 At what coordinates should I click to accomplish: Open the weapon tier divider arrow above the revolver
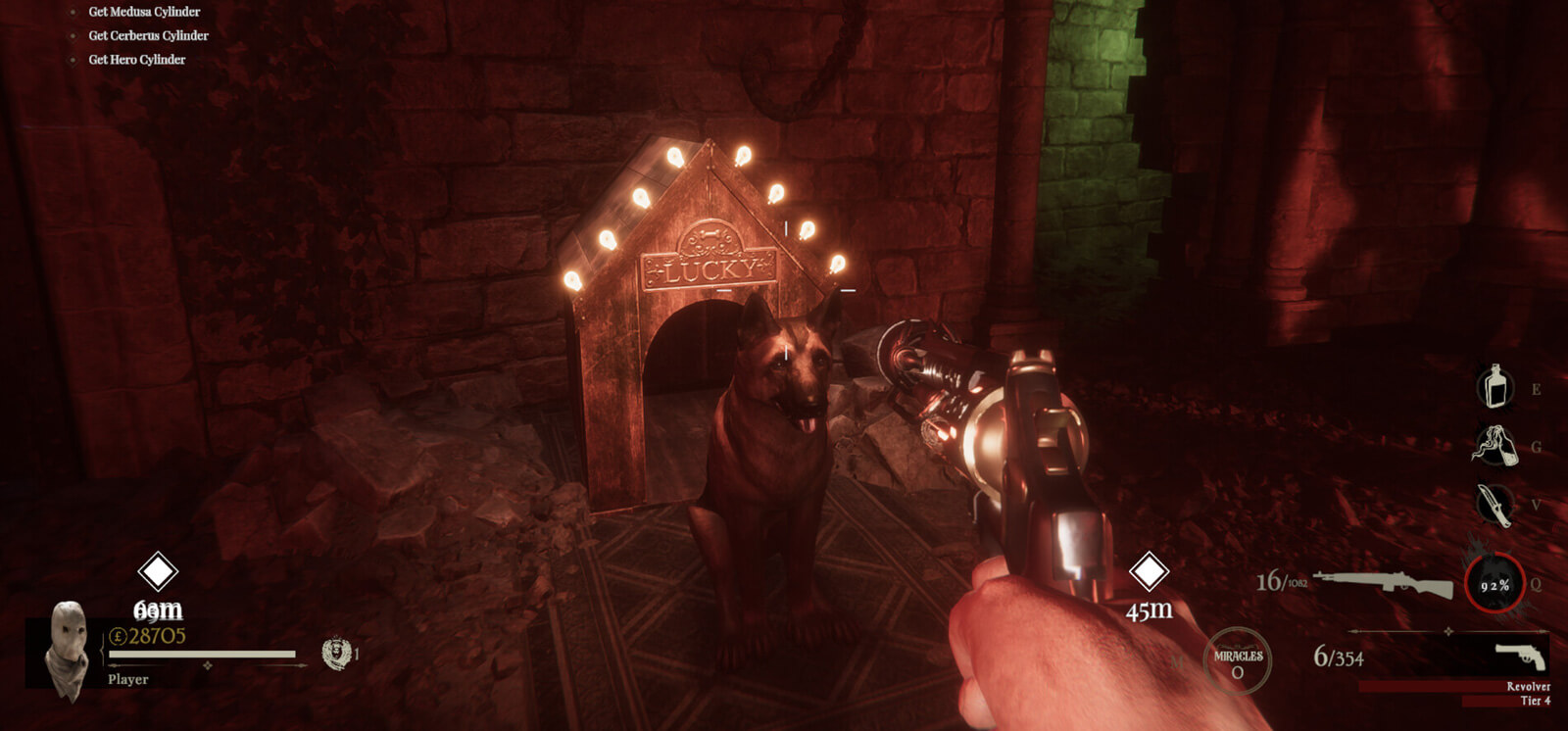pos(1447,630)
